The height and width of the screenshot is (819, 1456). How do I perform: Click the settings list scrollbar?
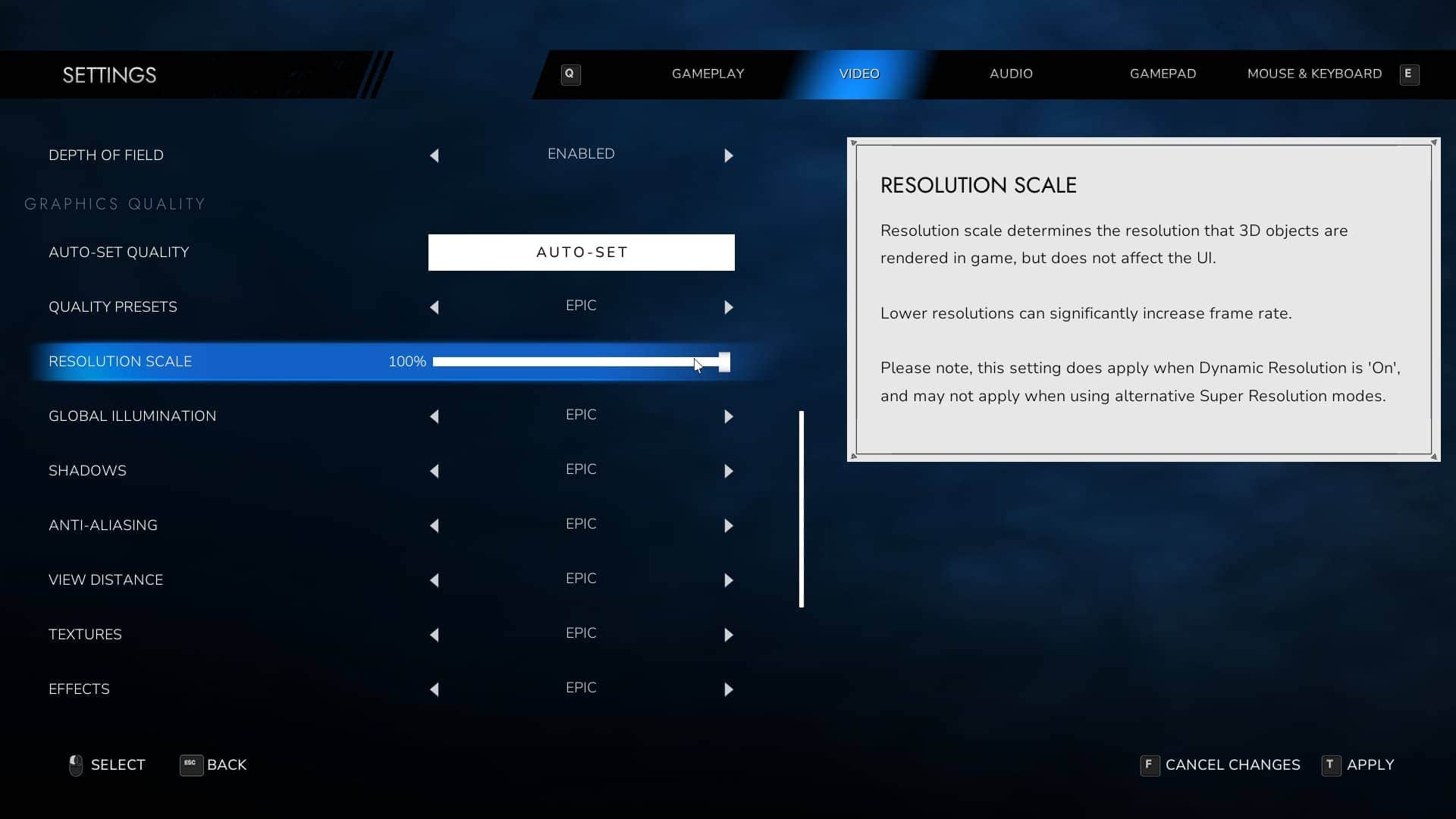(x=802, y=508)
